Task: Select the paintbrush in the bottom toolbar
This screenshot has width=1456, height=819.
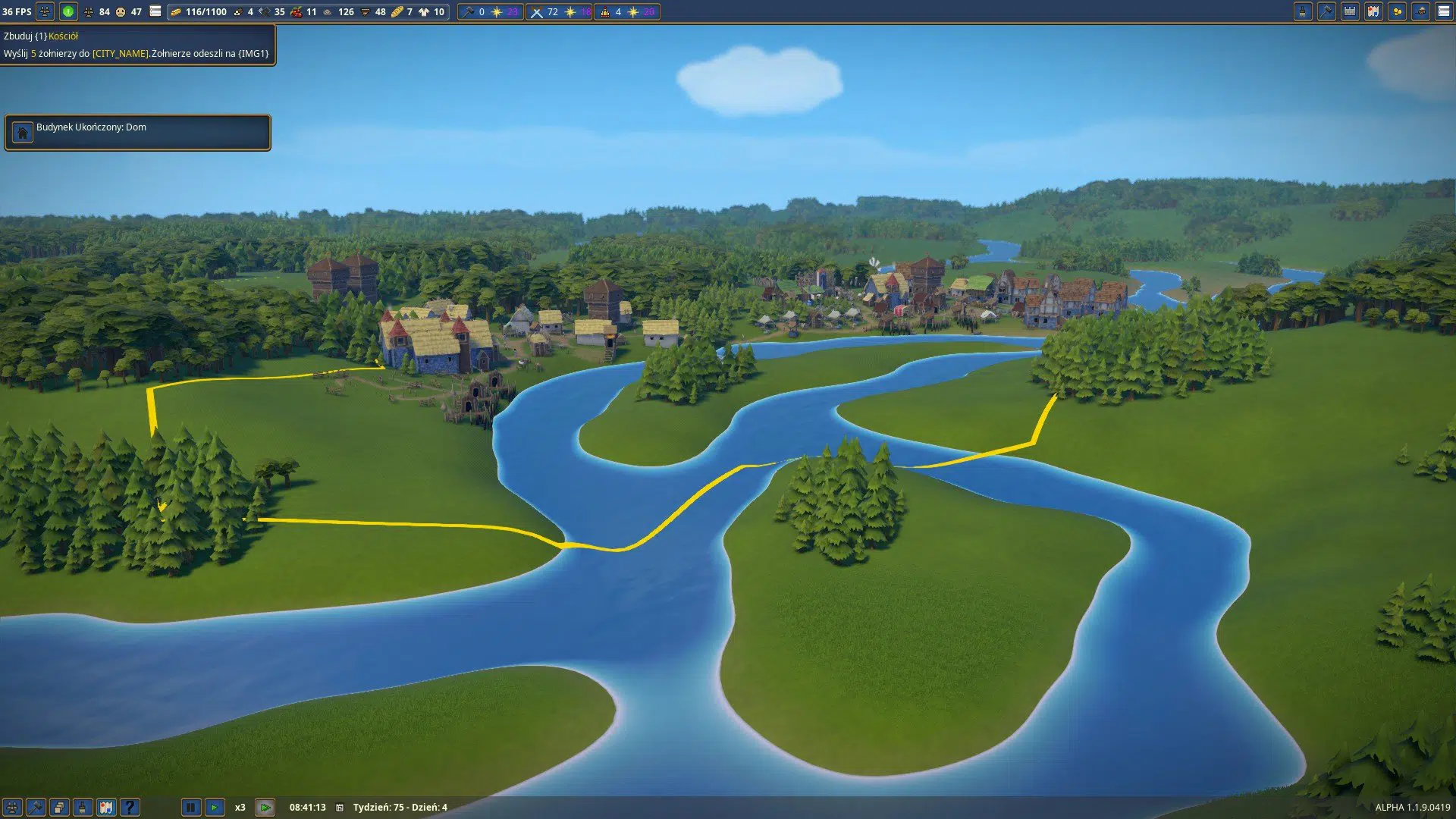Action: (83, 808)
